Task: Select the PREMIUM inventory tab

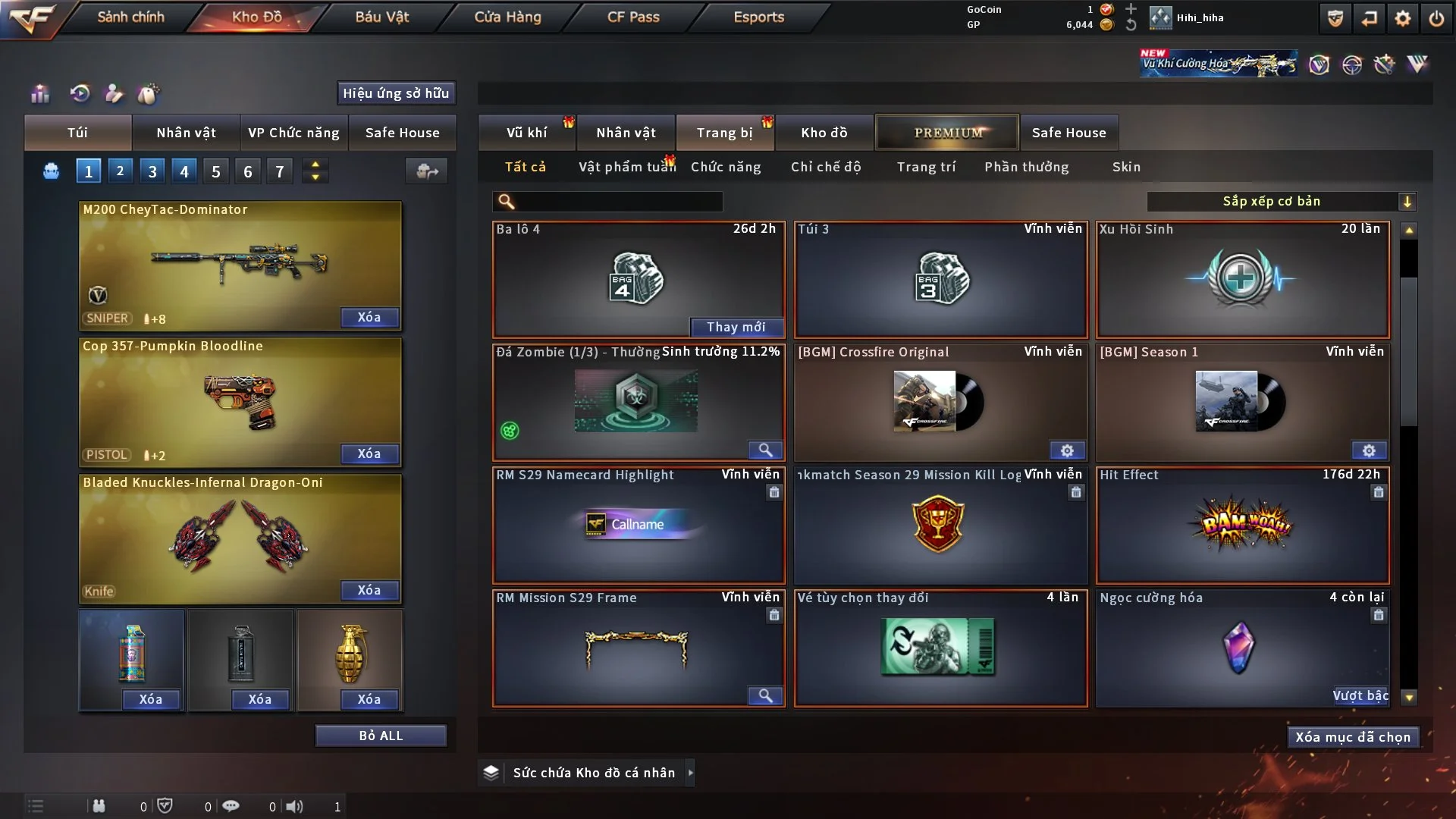Action: pyautogui.click(x=947, y=133)
